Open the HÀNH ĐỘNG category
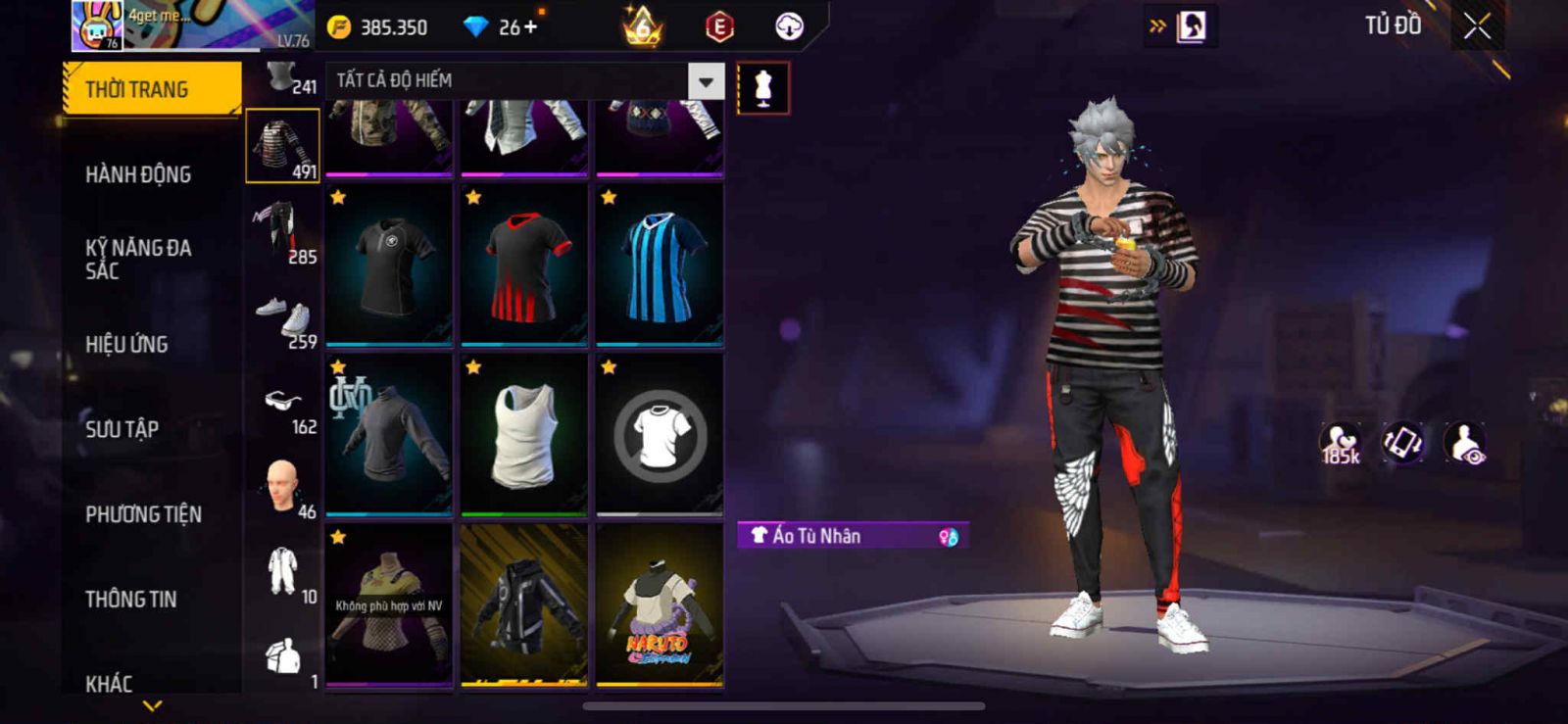 (x=138, y=174)
